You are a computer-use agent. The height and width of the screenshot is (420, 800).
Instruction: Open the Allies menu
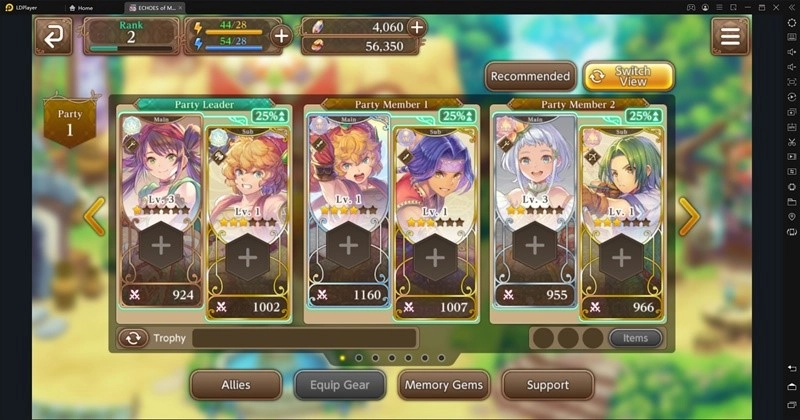(236, 384)
